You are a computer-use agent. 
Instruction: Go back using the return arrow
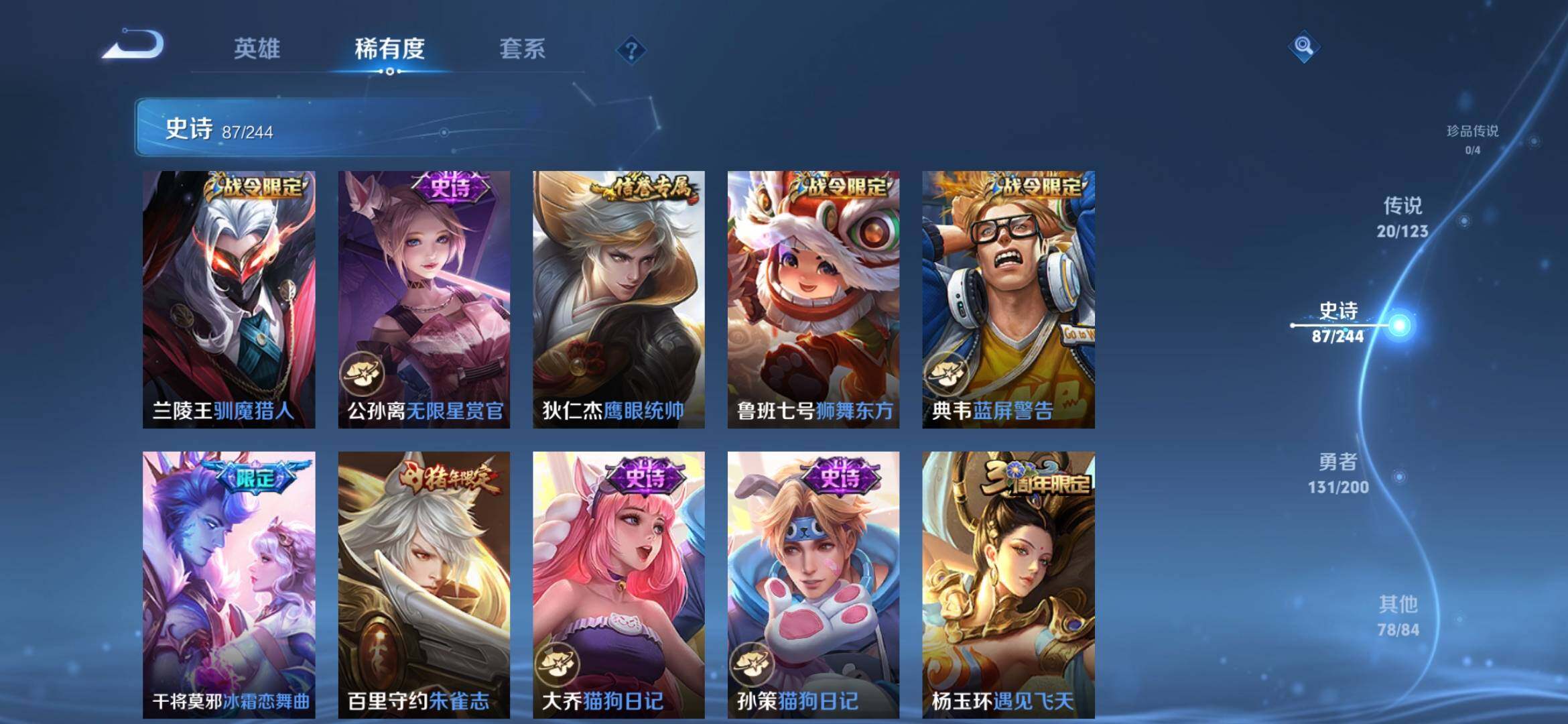[134, 46]
